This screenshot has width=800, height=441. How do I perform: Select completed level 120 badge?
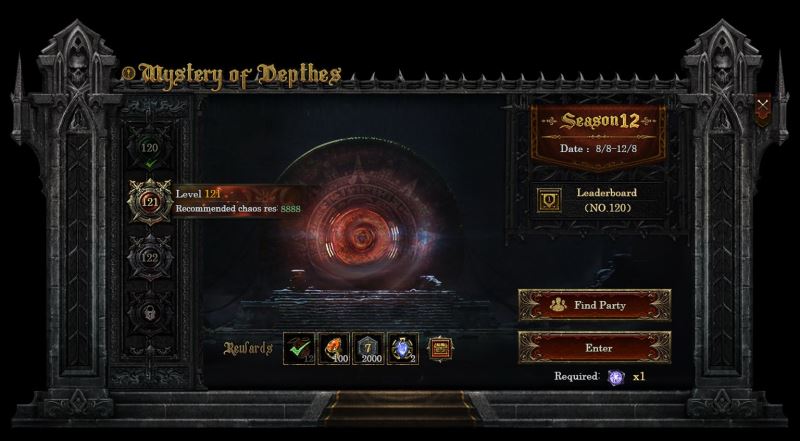click(149, 149)
